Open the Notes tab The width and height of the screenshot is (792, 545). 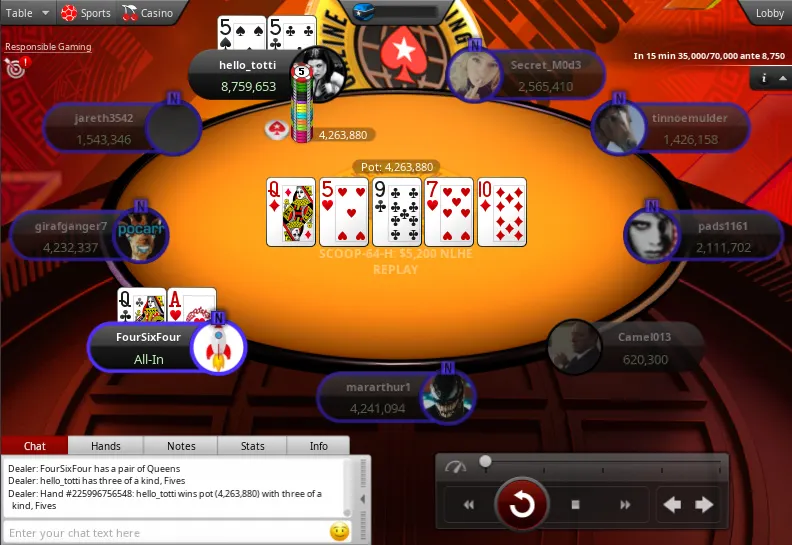point(181,446)
